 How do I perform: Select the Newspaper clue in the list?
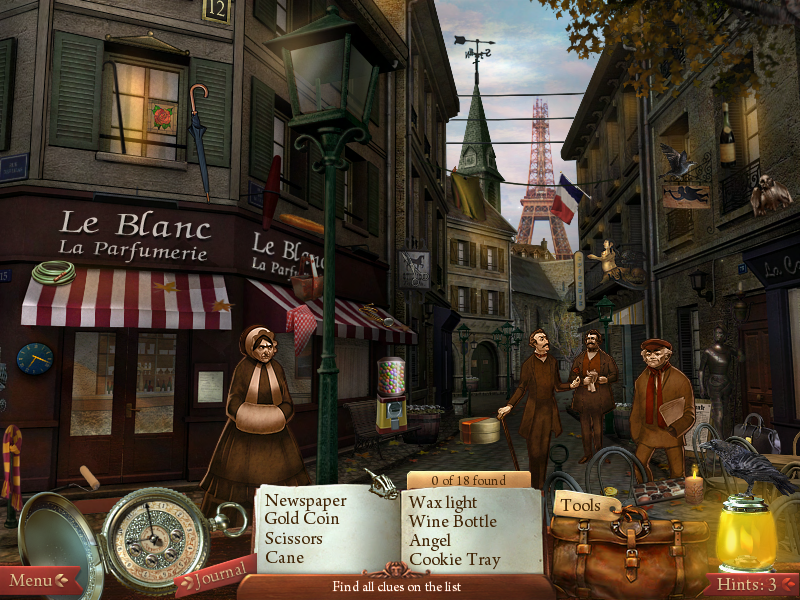click(x=305, y=500)
